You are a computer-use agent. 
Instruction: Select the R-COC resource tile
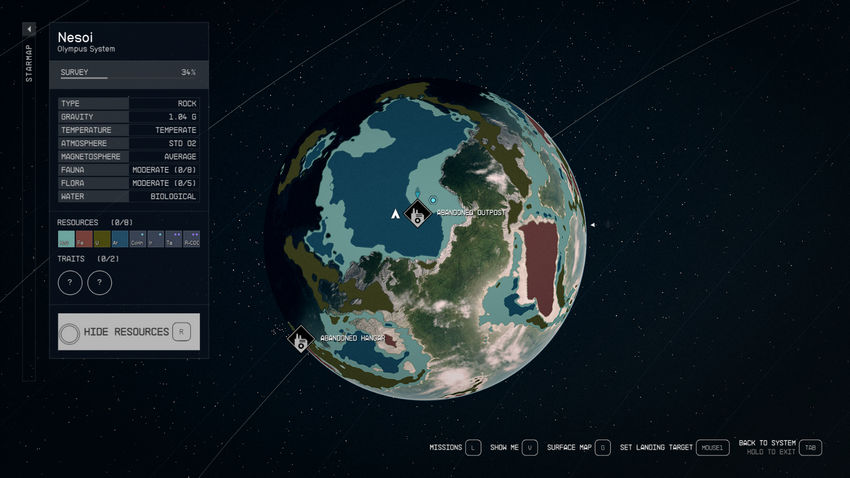click(191, 239)
